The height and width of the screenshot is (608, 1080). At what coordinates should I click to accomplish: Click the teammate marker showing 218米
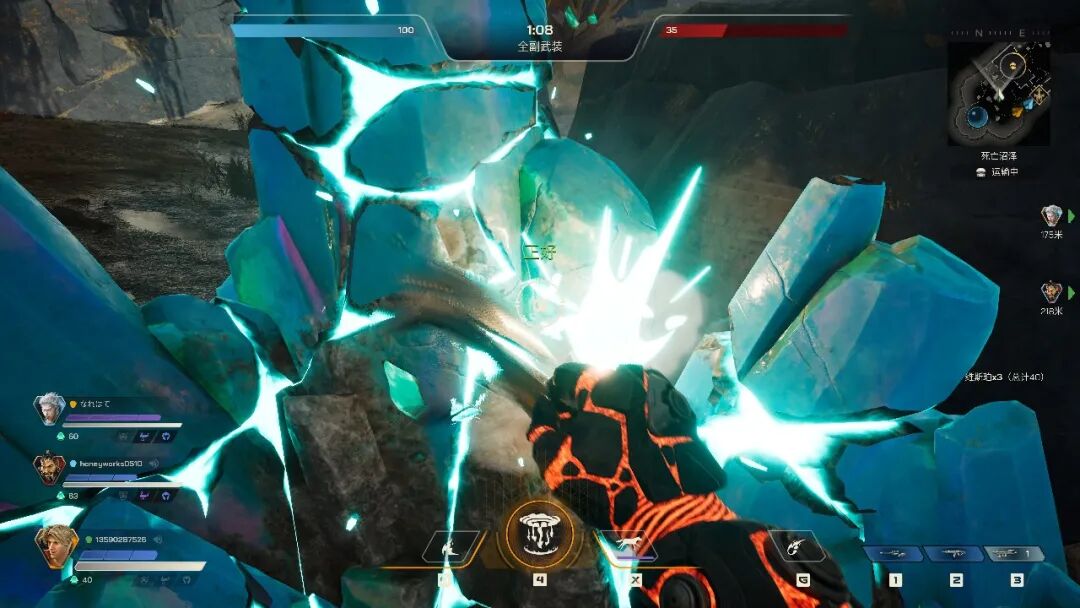pos(1051,292)
